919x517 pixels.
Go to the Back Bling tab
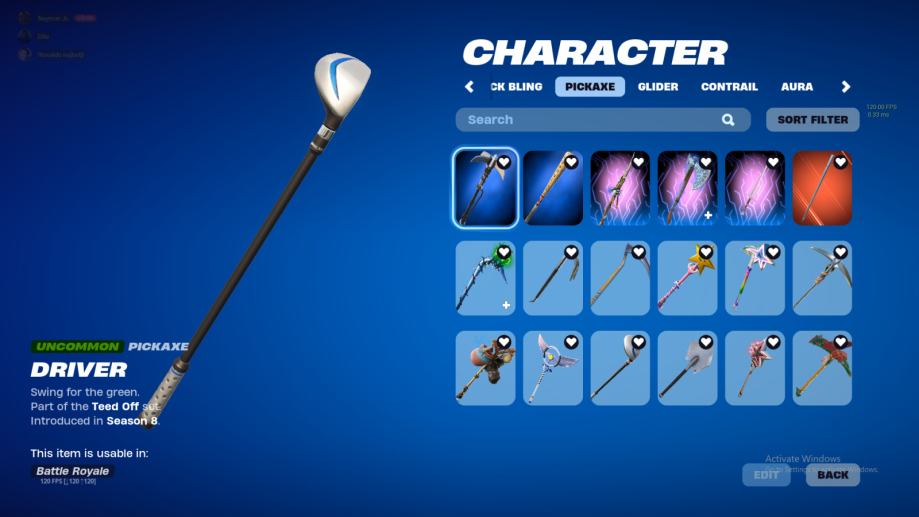pyautogui.click(x=517, y=87)
